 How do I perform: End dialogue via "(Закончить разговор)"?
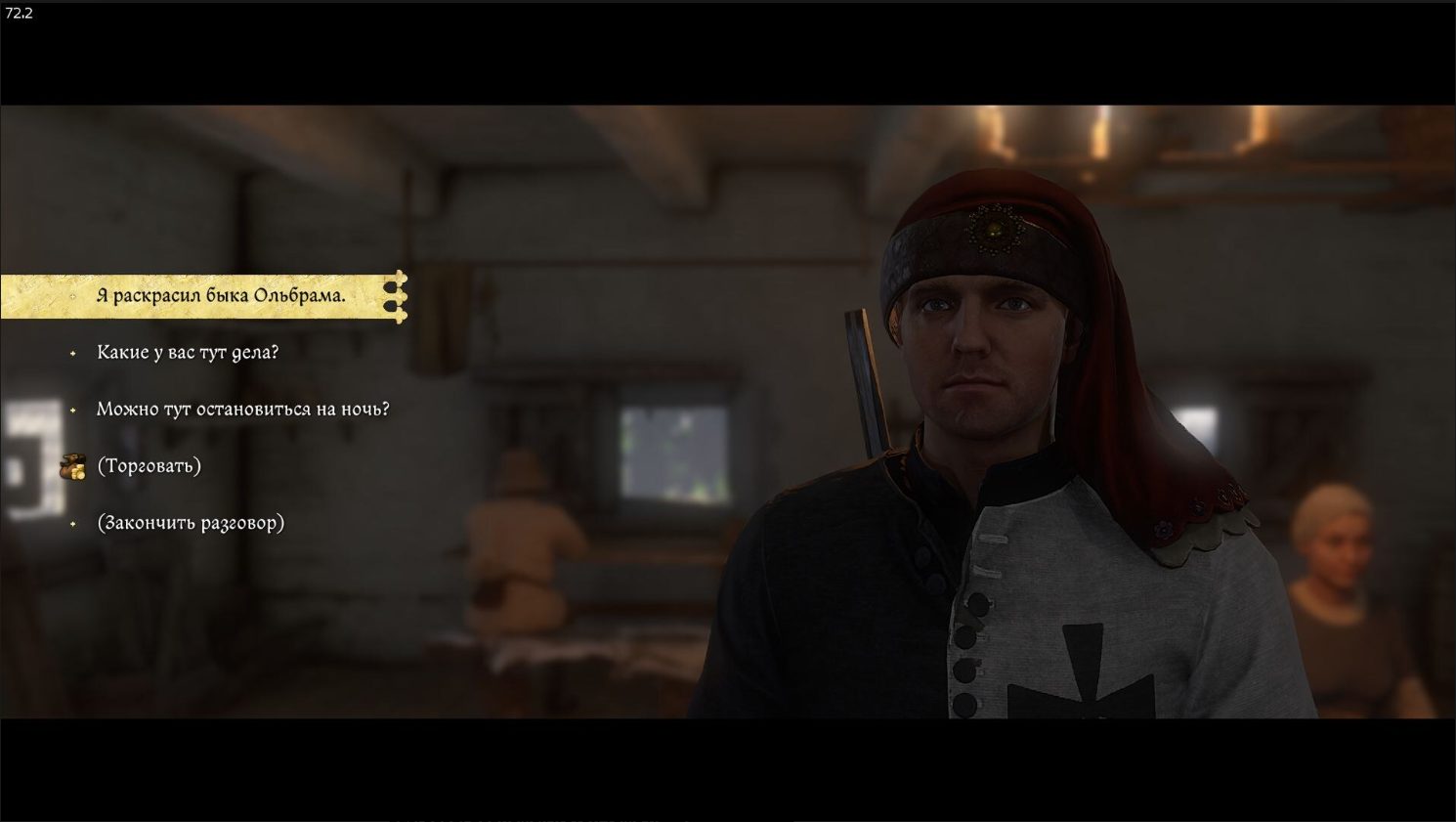point(191,523)
